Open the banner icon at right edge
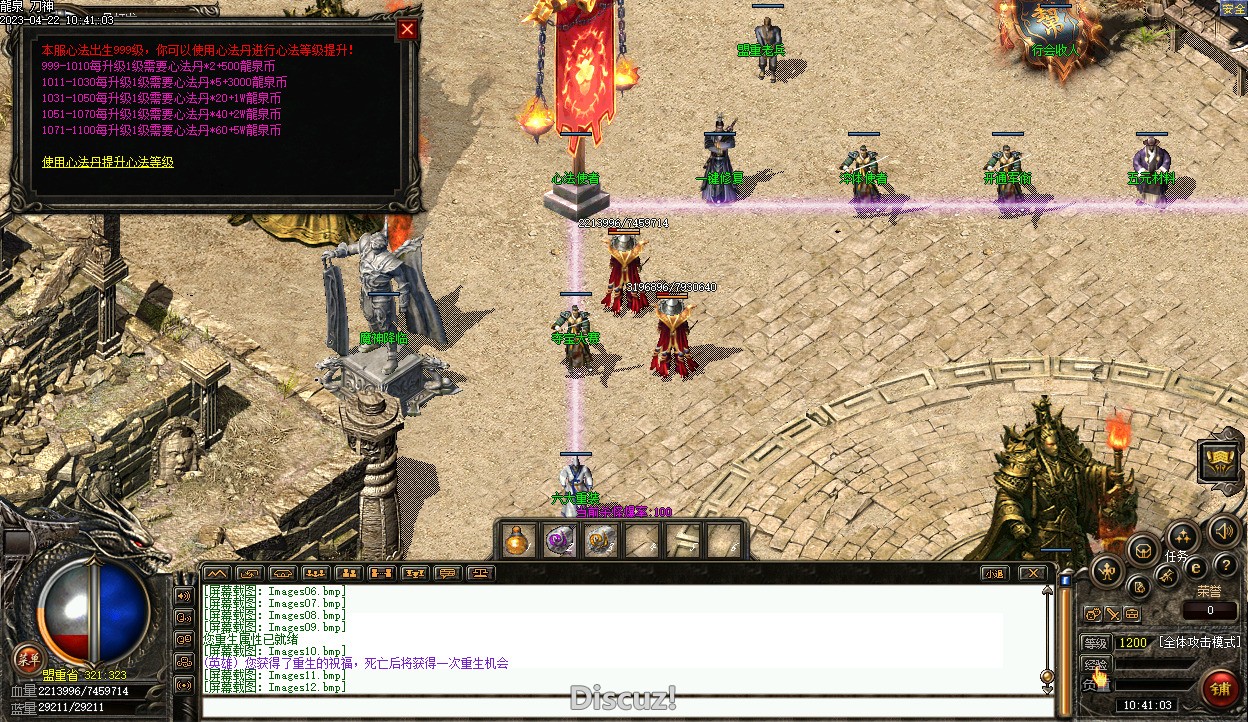This screenshot has width=1248, height=722. tap(1219, 461)
